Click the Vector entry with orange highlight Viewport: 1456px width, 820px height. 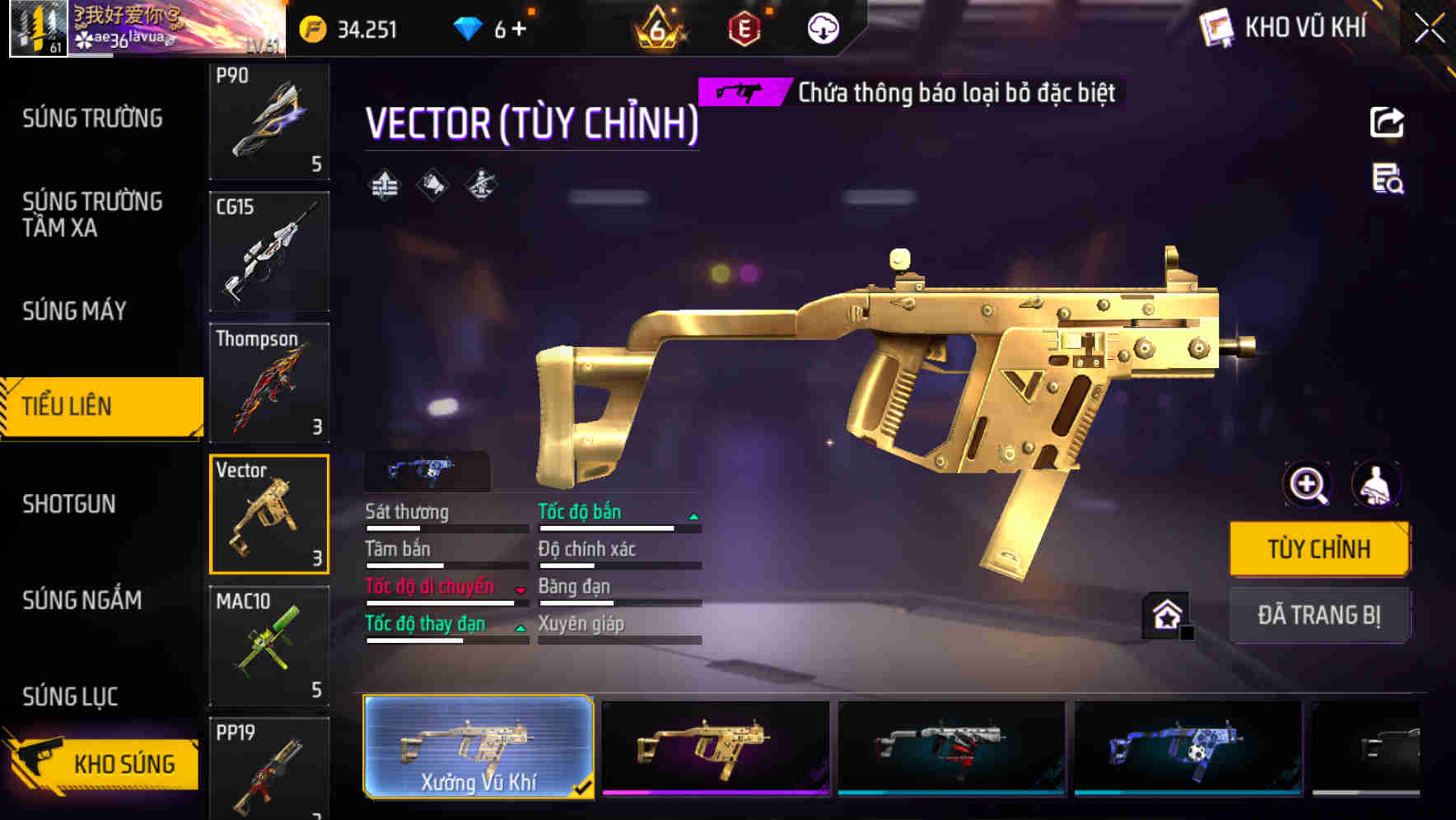(x=269, y=515)
